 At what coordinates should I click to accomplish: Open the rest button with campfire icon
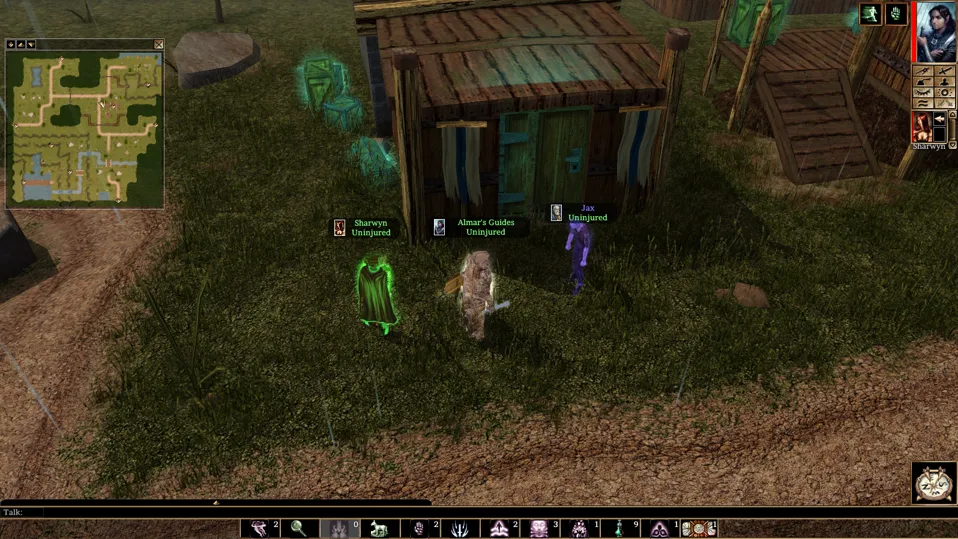(934, 482)
